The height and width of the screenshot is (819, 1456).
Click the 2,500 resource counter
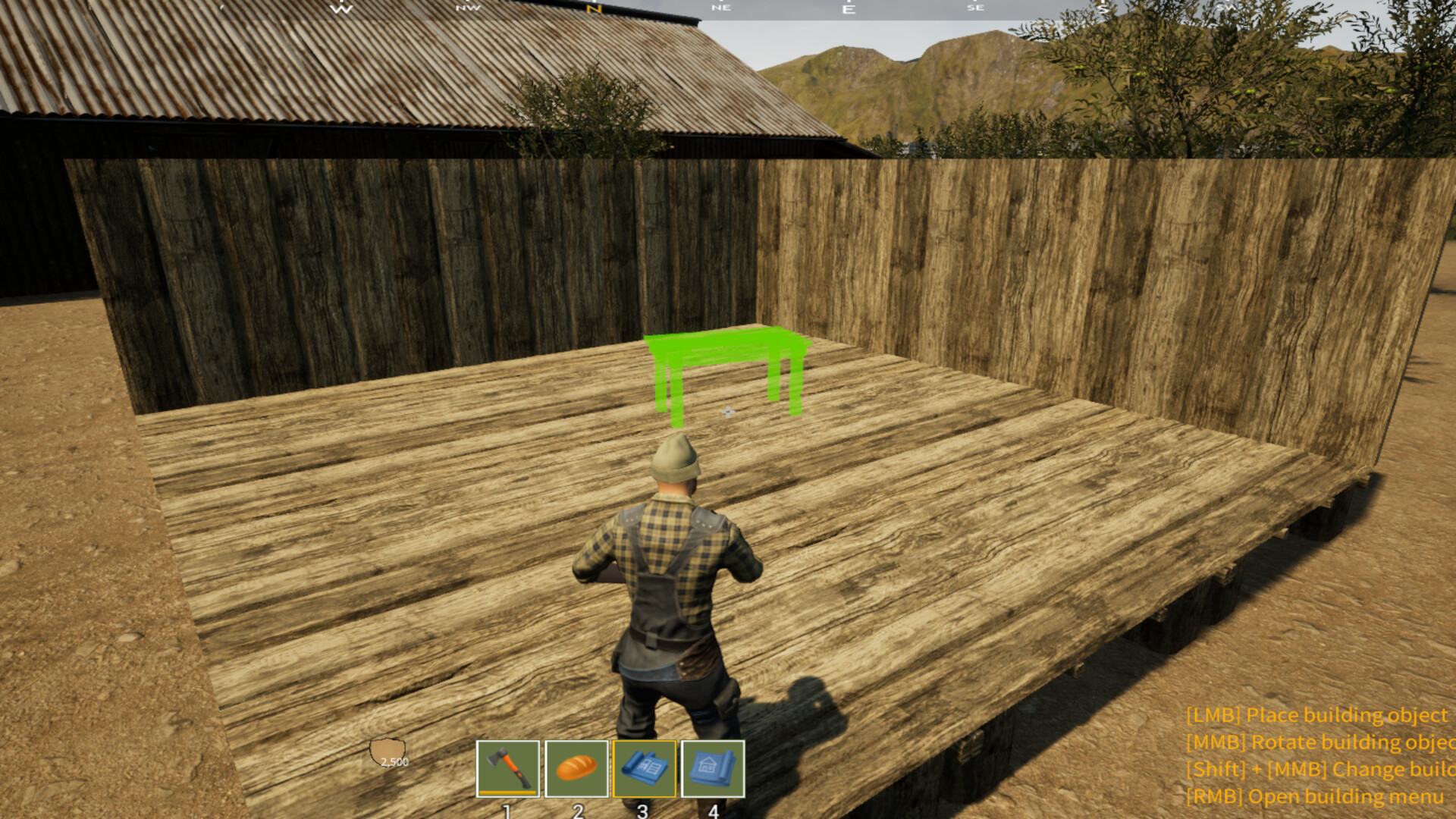coord(394,764)
